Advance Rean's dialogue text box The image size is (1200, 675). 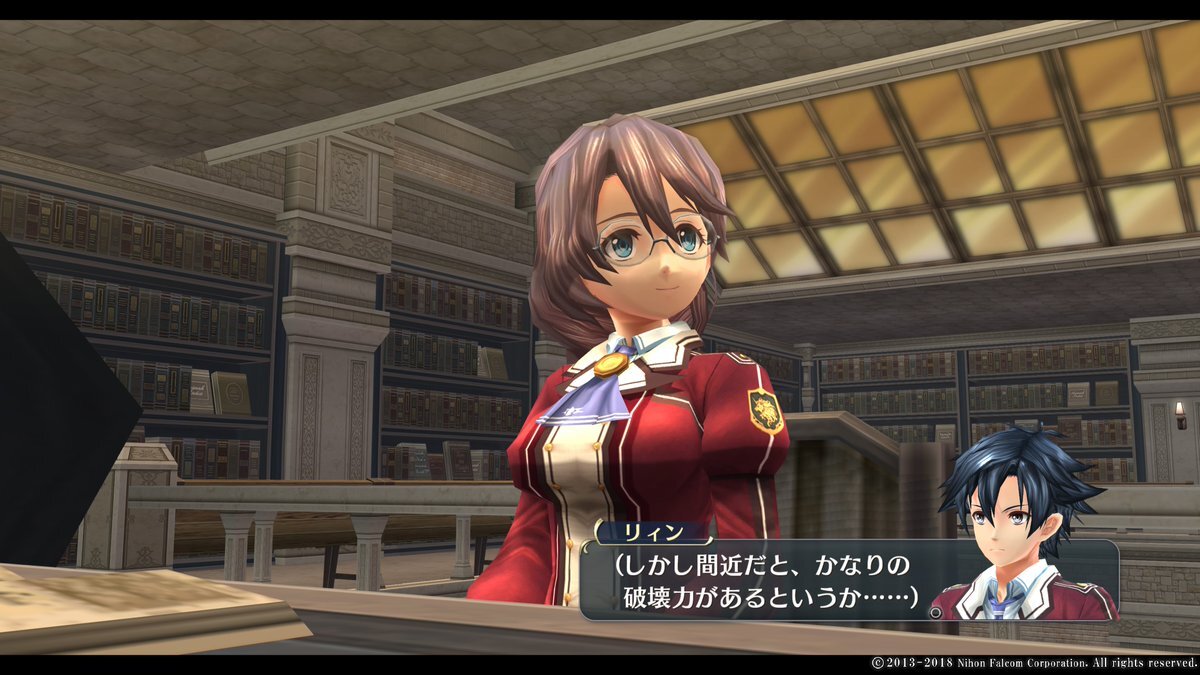[762, 581]
